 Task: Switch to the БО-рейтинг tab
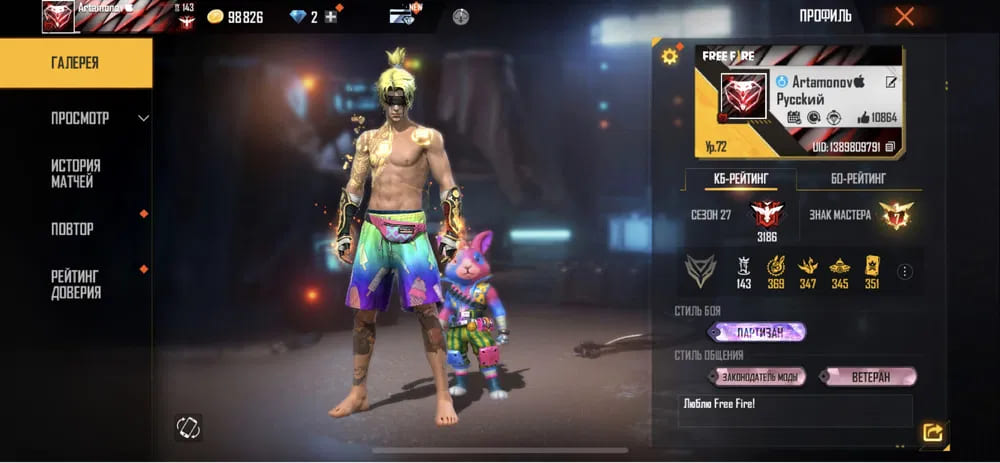point(858,179)
